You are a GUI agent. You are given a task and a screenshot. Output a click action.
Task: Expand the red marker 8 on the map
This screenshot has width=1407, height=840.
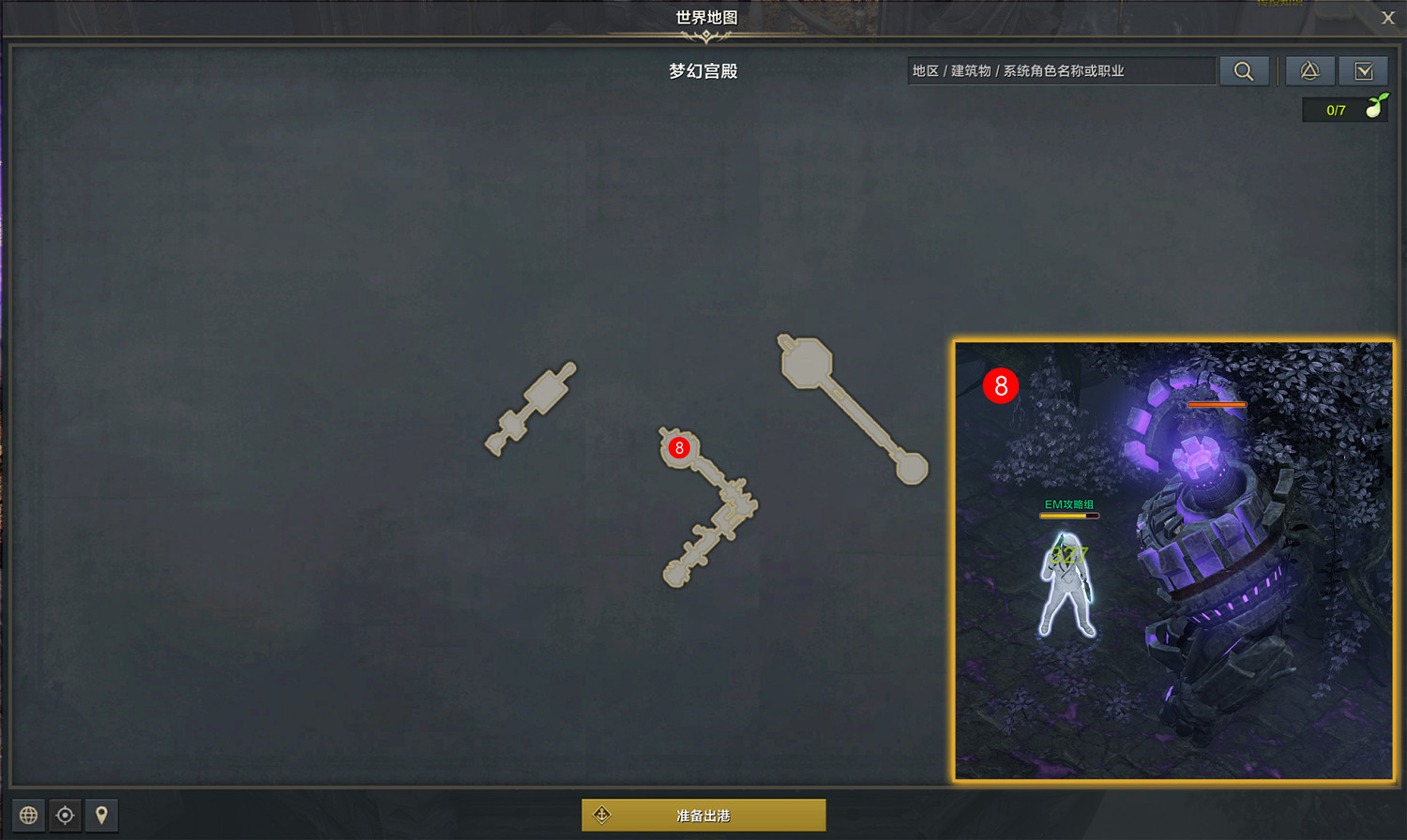[x=677, y=448]
